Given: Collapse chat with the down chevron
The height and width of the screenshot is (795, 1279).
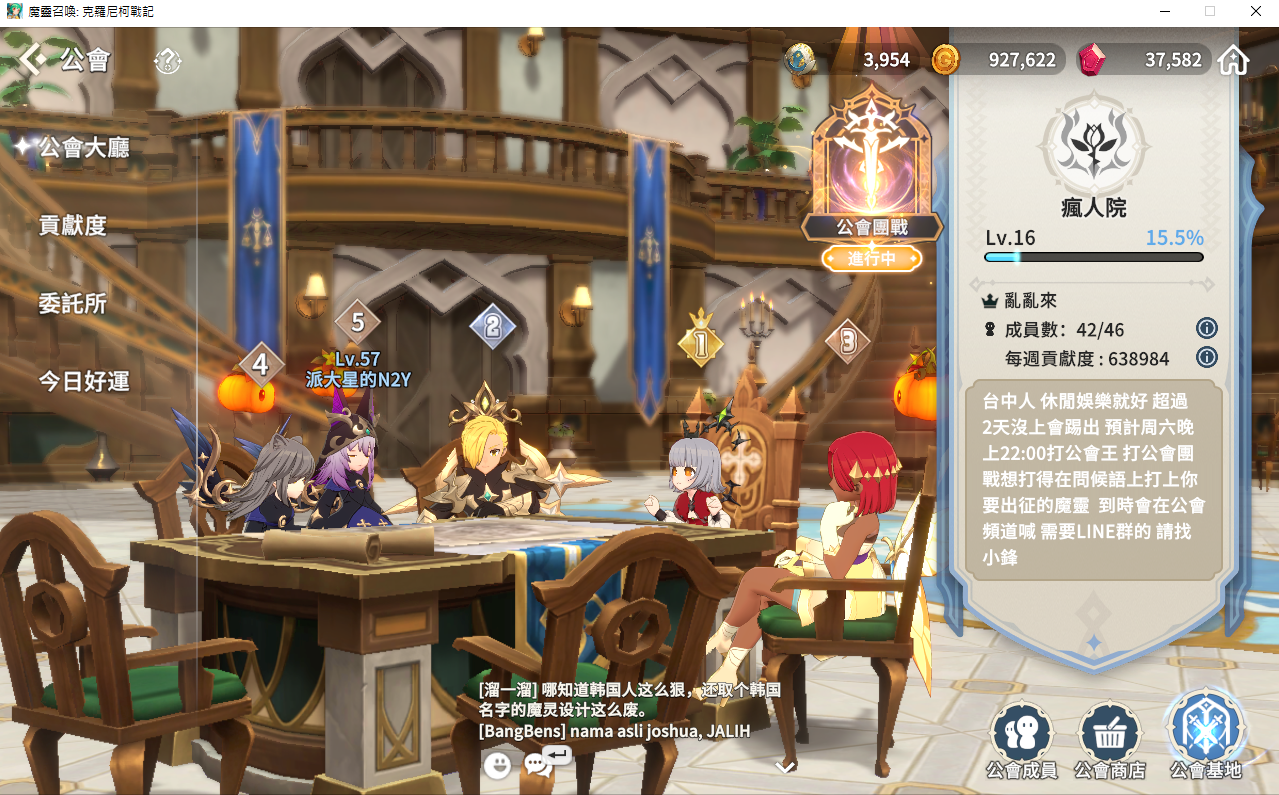Looking at the screenshot, I should [785, 767].
